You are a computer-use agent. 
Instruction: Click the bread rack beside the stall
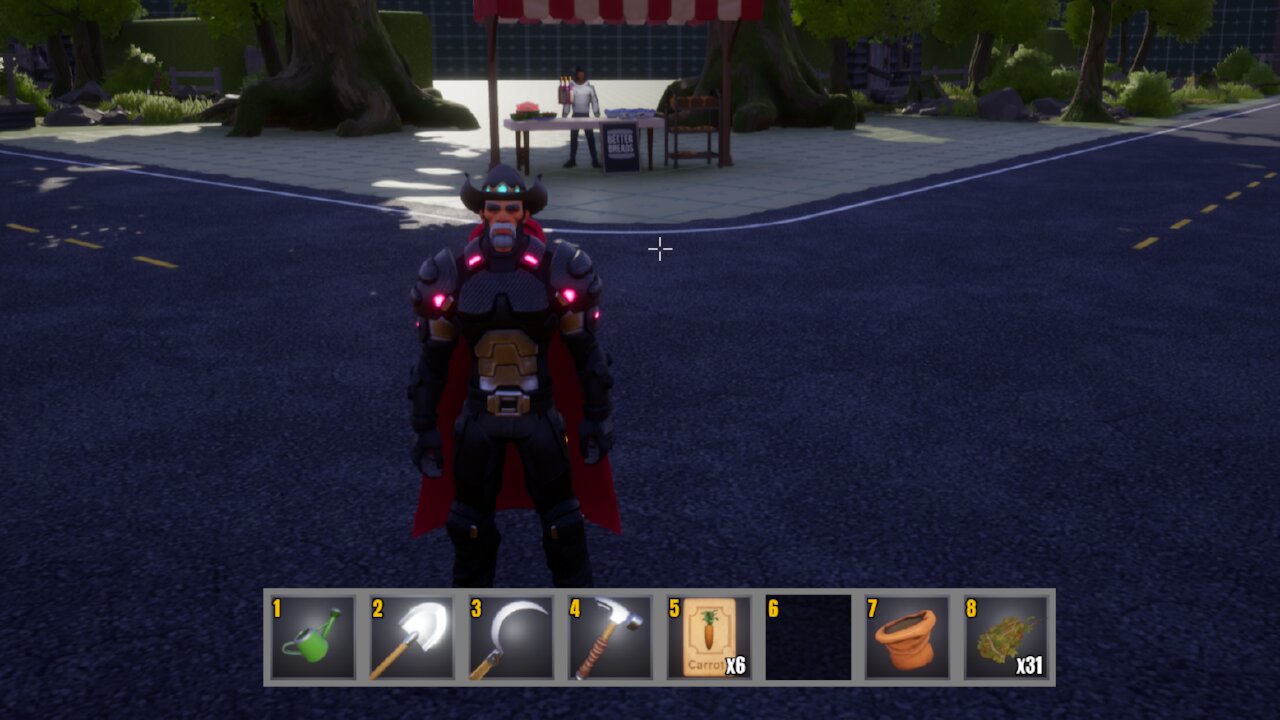coord(690,128)
